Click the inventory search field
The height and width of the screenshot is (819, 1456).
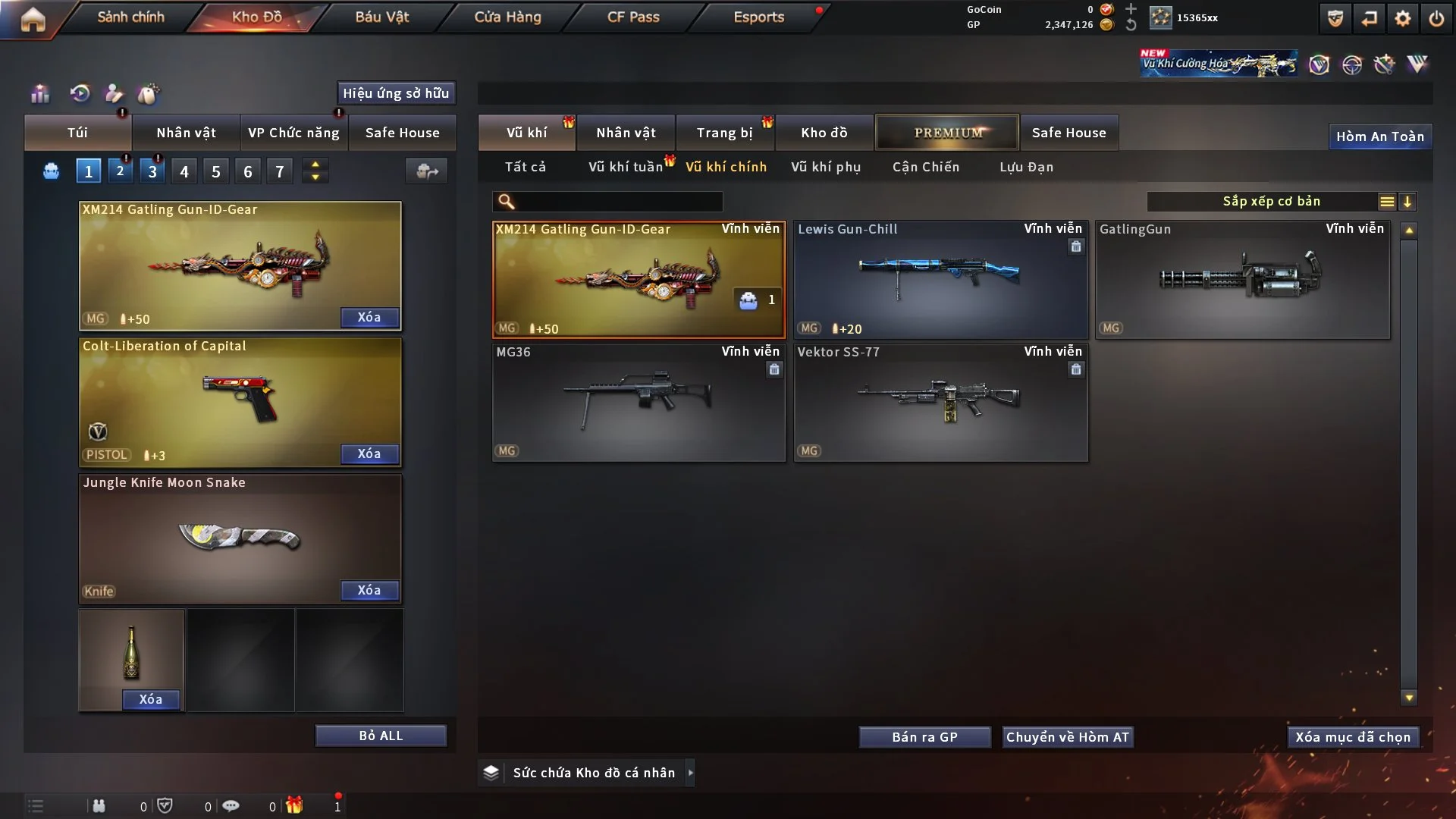pos(618,202)
